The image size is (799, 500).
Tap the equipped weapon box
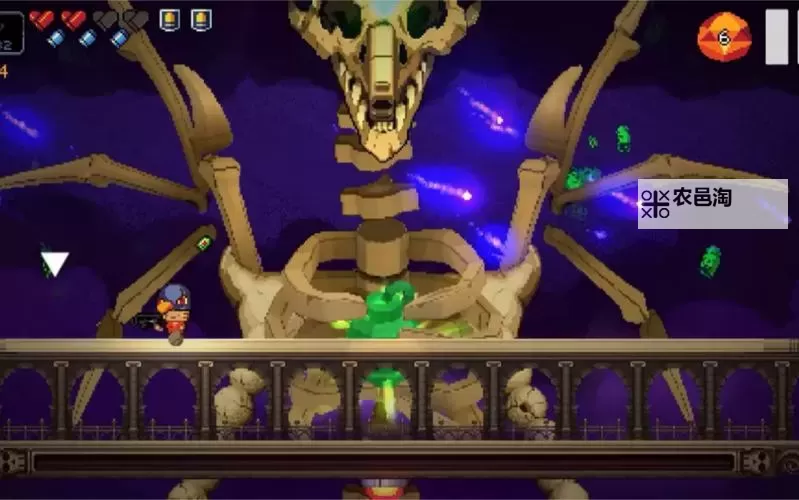10,31
